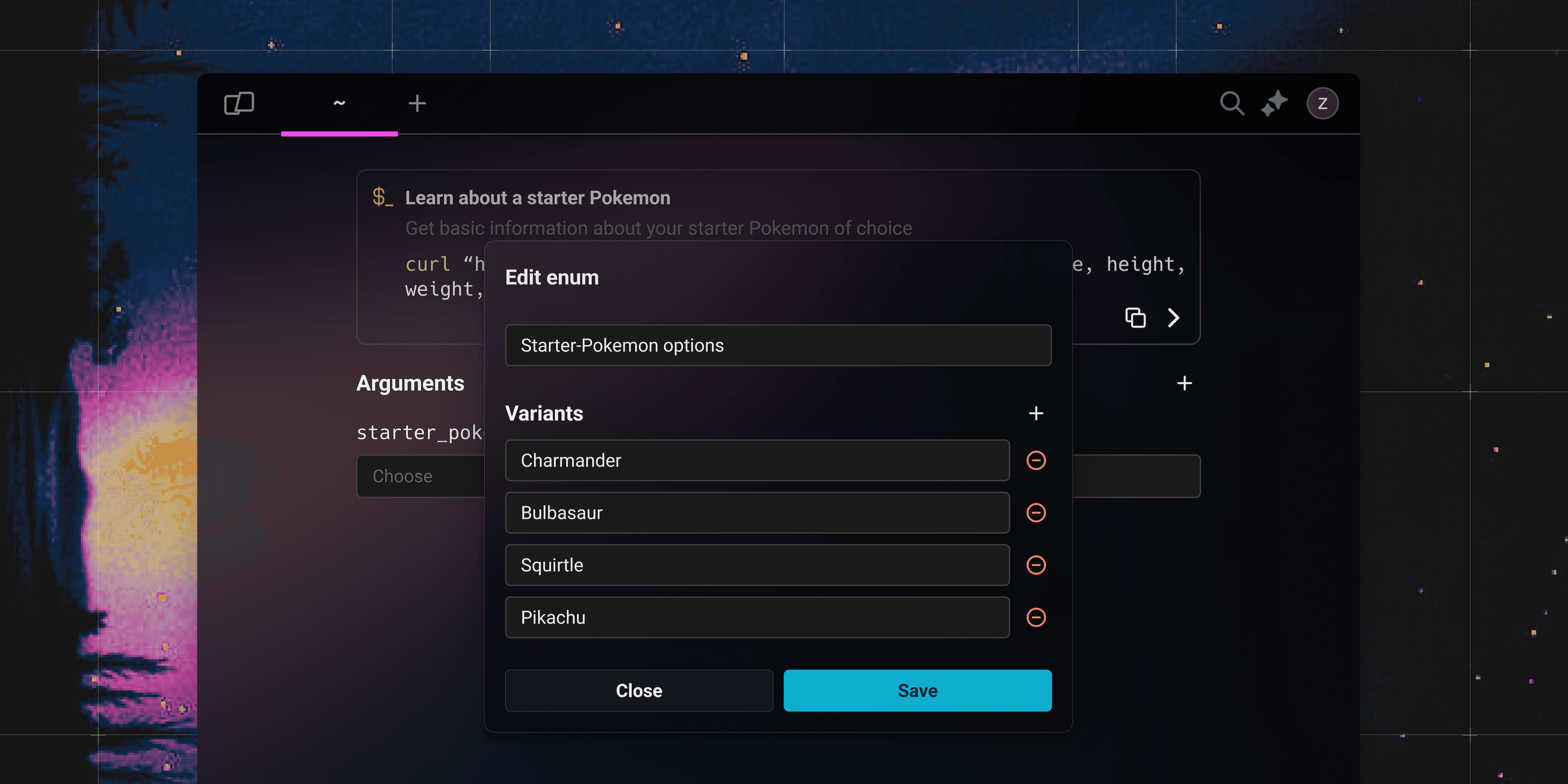Edit the Starter-Pokemon options name field
This screenshot has height=784, width=1568.
pyautogui.click(x=778, y=345)
